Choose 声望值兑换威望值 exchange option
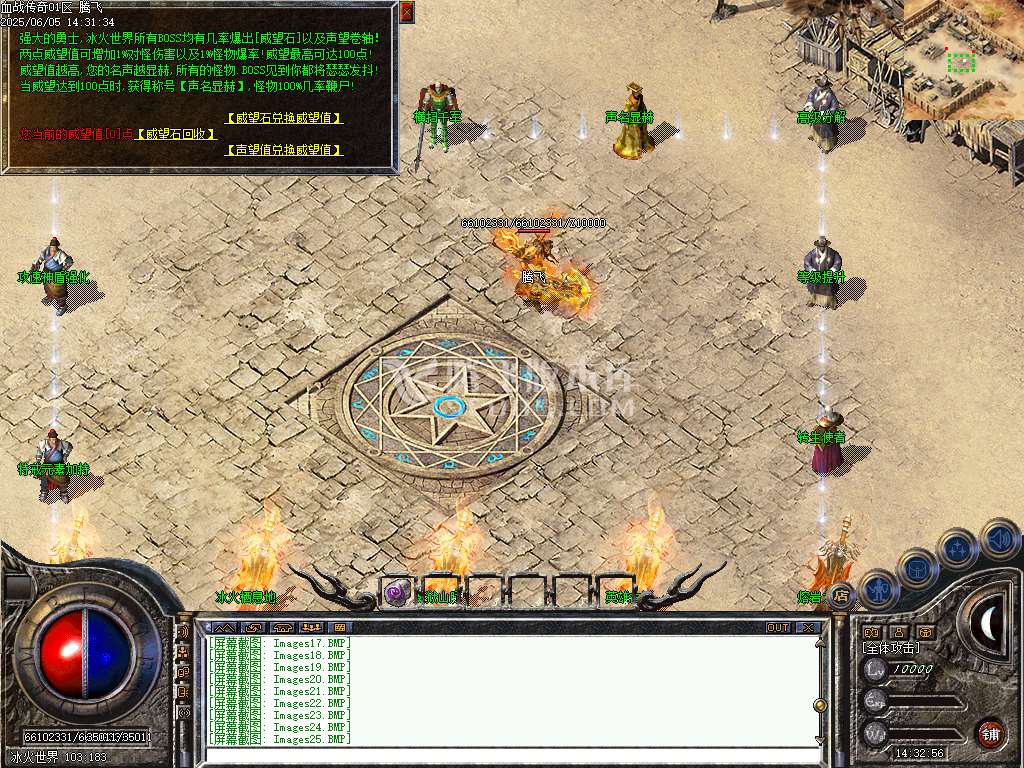Viewport: 1024px width, 768px height. point(284,150)
